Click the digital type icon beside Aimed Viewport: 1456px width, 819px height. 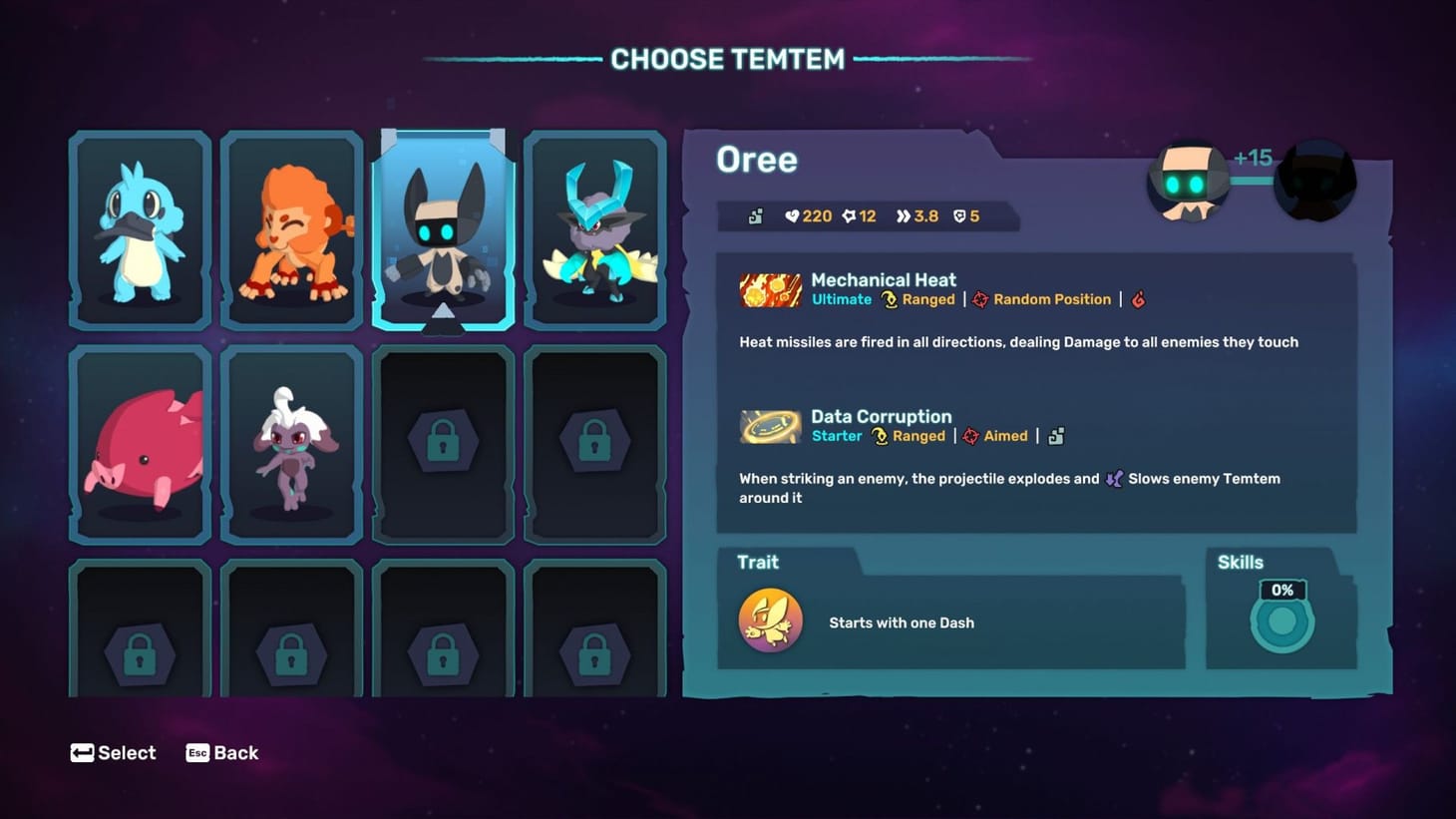pos(1054,436)
